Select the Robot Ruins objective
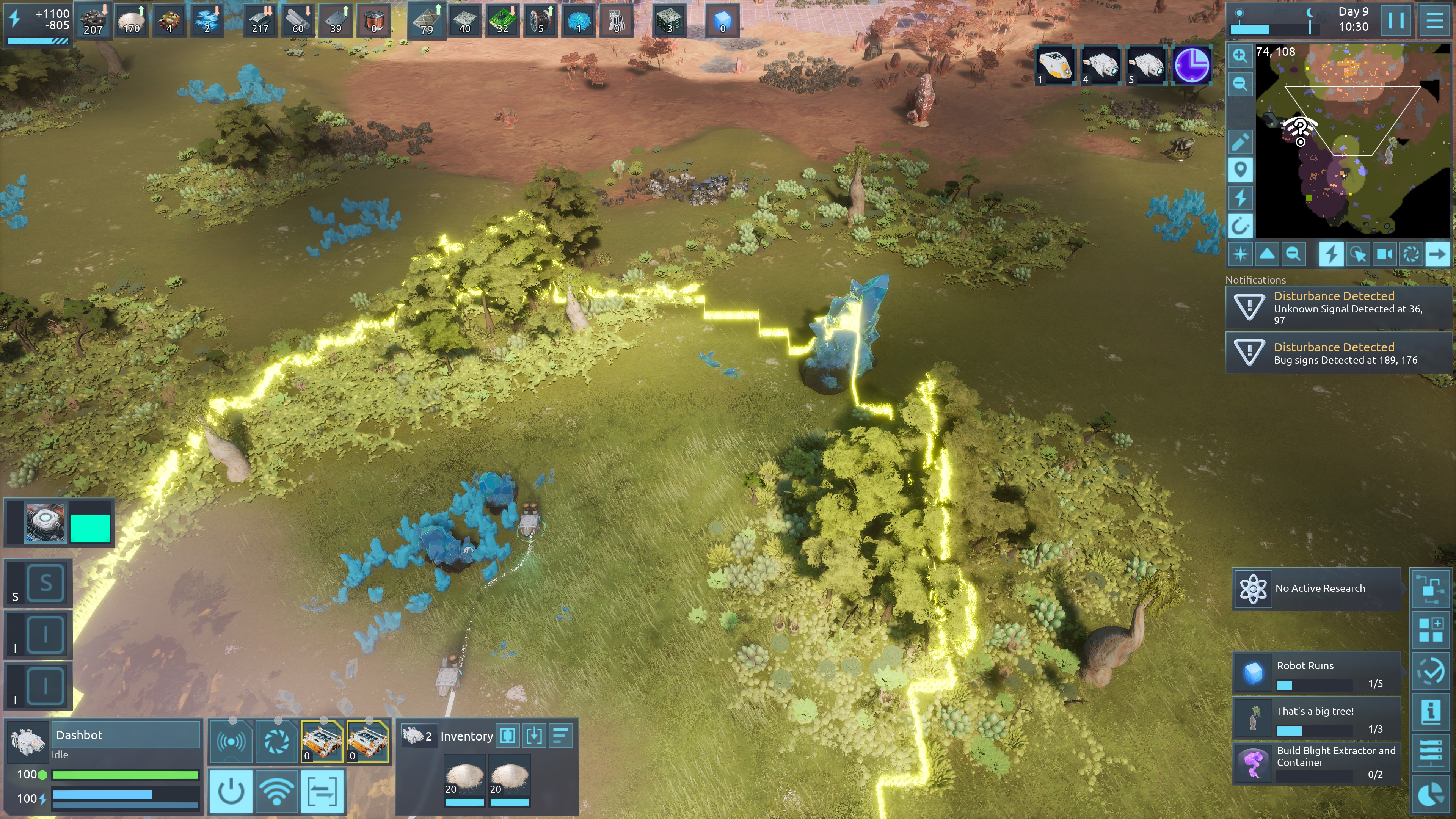 point(1316,673)
